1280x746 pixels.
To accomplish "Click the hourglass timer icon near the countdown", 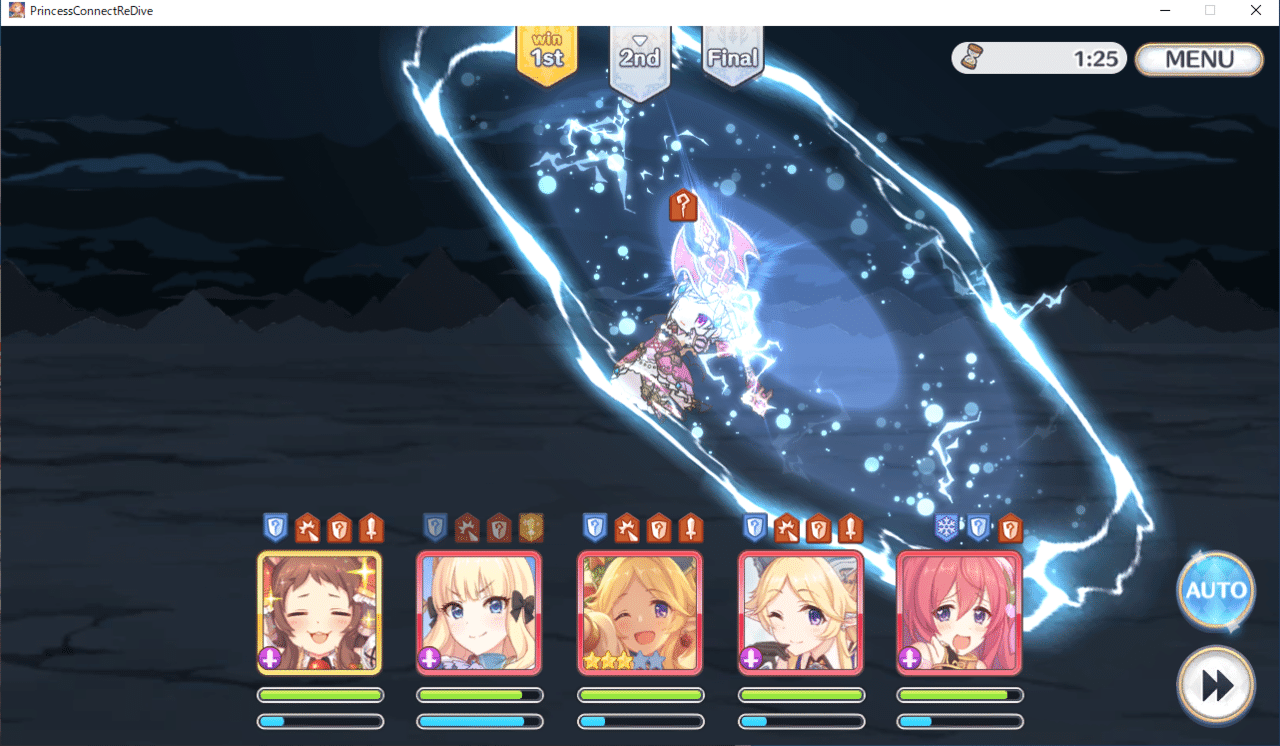I will click(972, 58).
